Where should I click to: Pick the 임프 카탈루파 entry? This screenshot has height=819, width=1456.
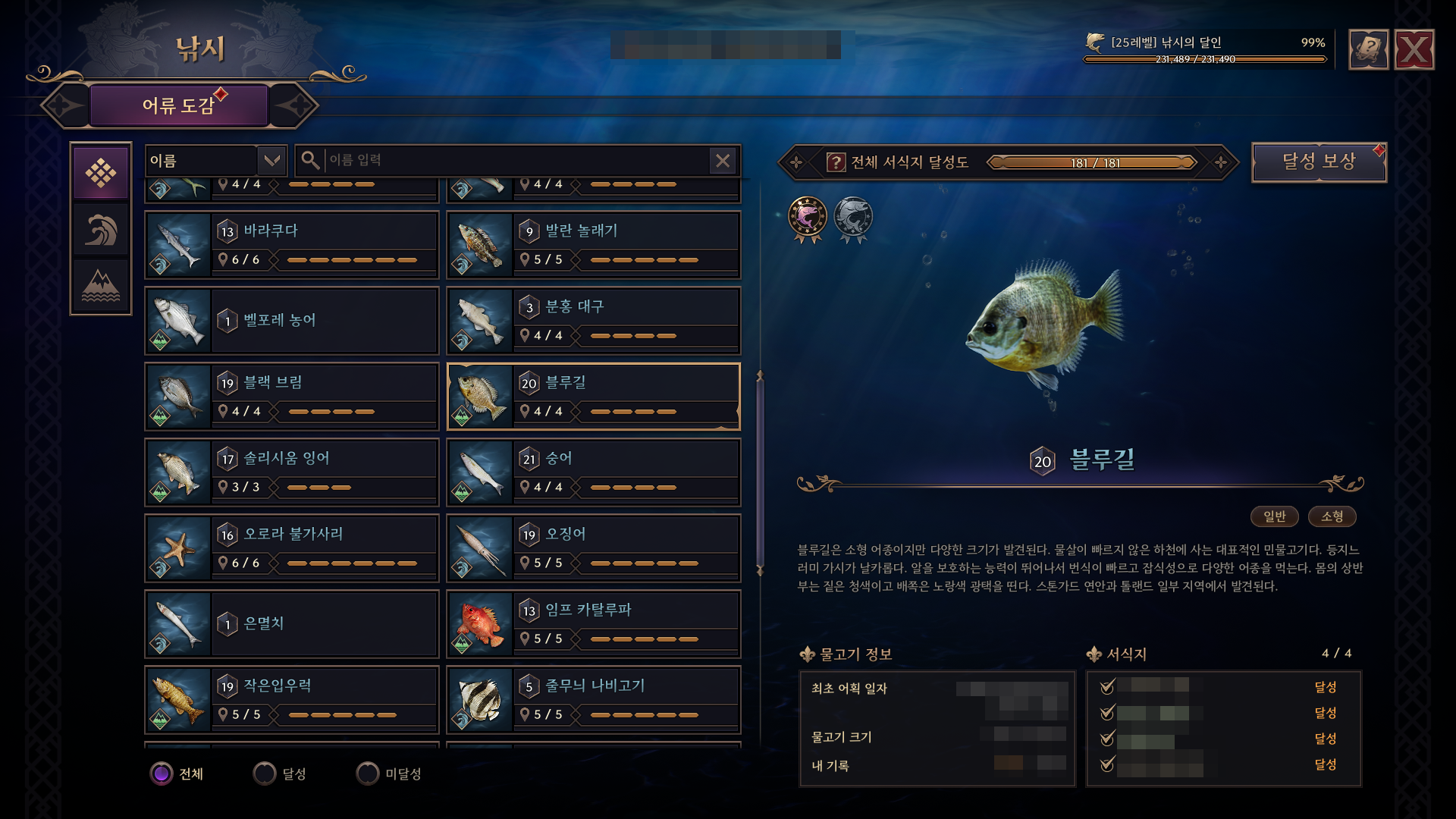593,624
